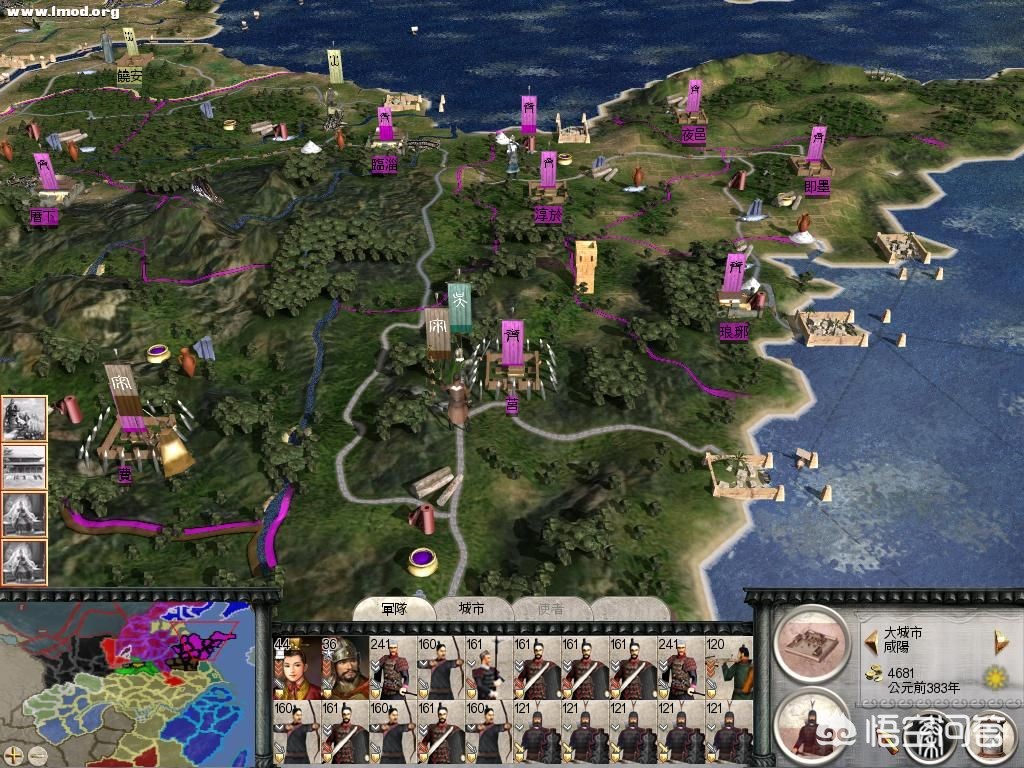This screenshot has width=1024, height=768.
Task: Select the female general card numbered 44
Action: 296,667
